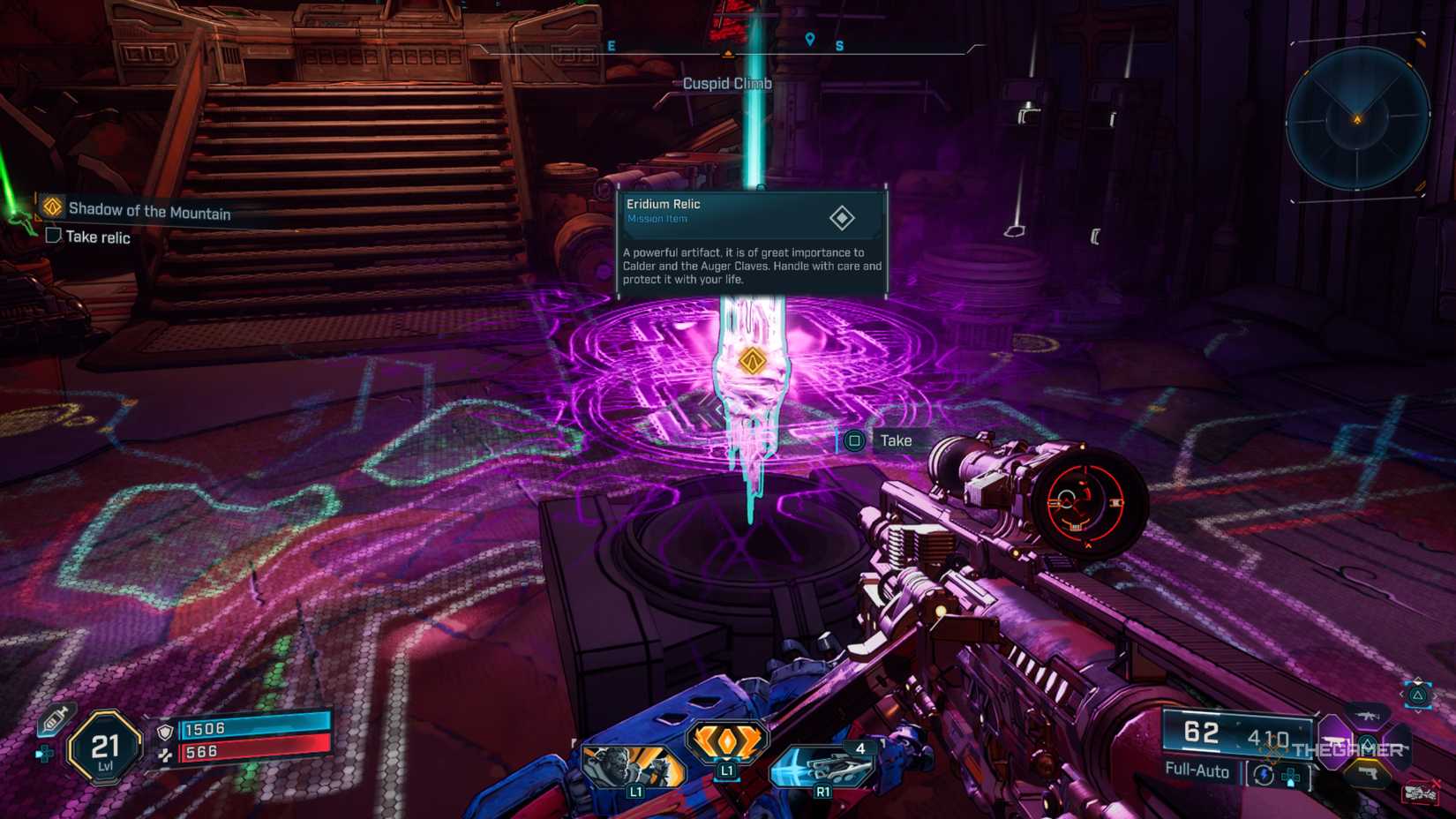
Task: Click the equipped SMG weapon wheel icon
Action: tap(1332, 740)
